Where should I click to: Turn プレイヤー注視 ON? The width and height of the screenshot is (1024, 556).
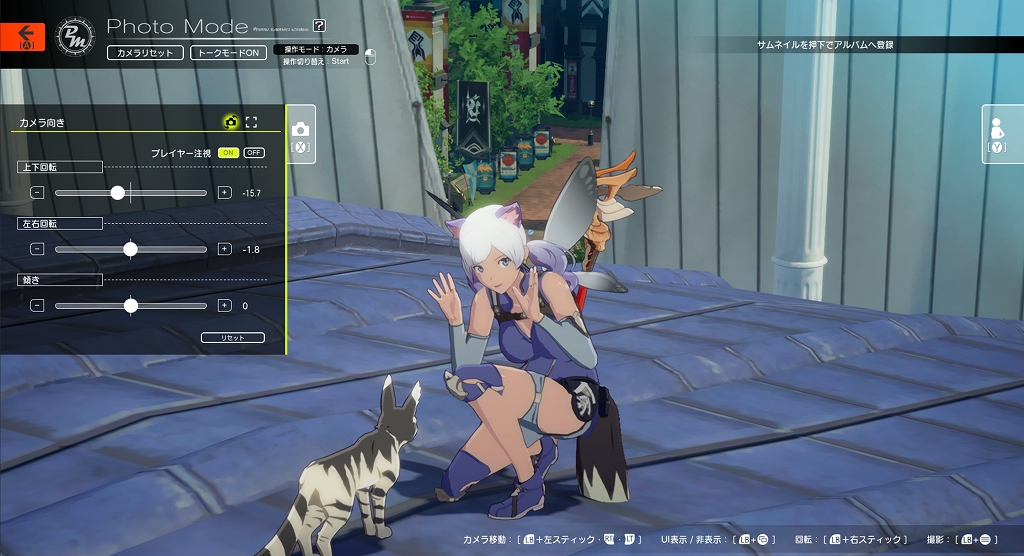tap(228, 153)
